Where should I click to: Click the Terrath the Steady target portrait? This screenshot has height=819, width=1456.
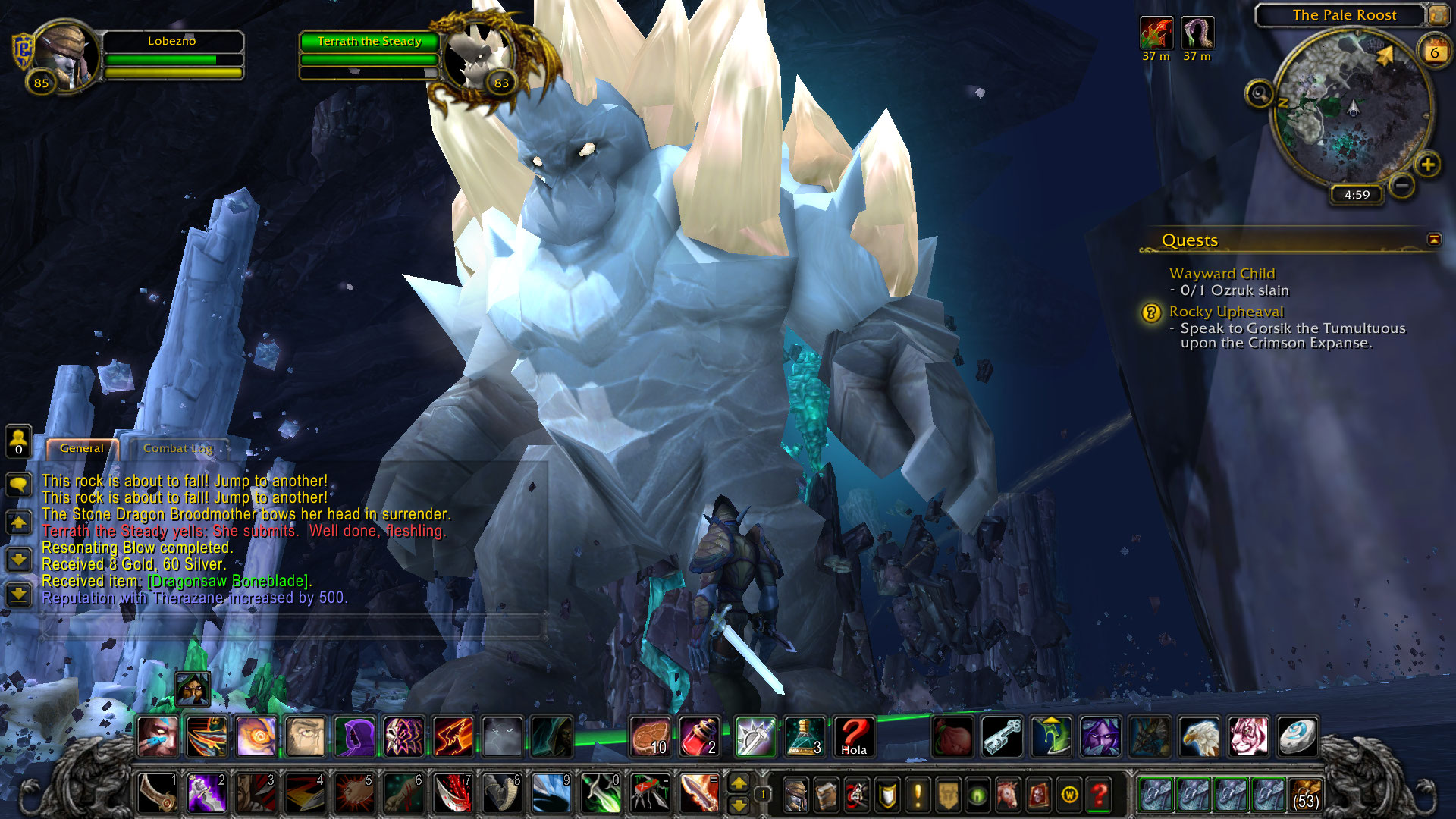point(479,58)
